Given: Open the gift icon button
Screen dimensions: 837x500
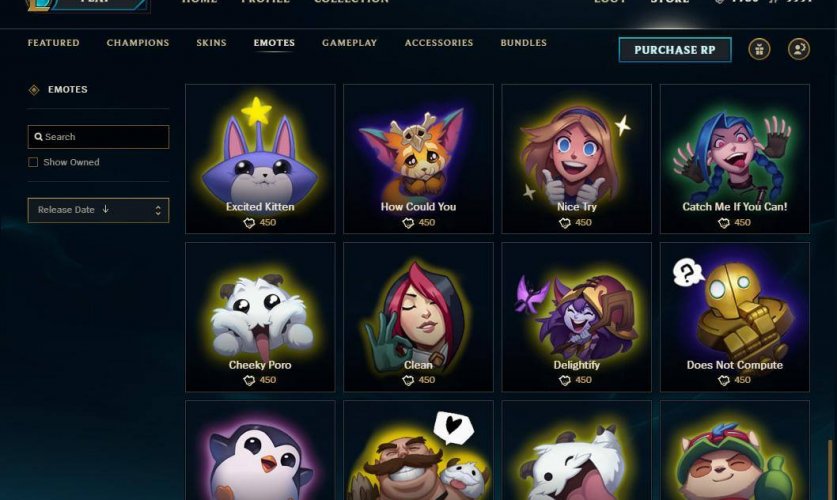Looking at the screenshot, I should click(x=759, y=49).
